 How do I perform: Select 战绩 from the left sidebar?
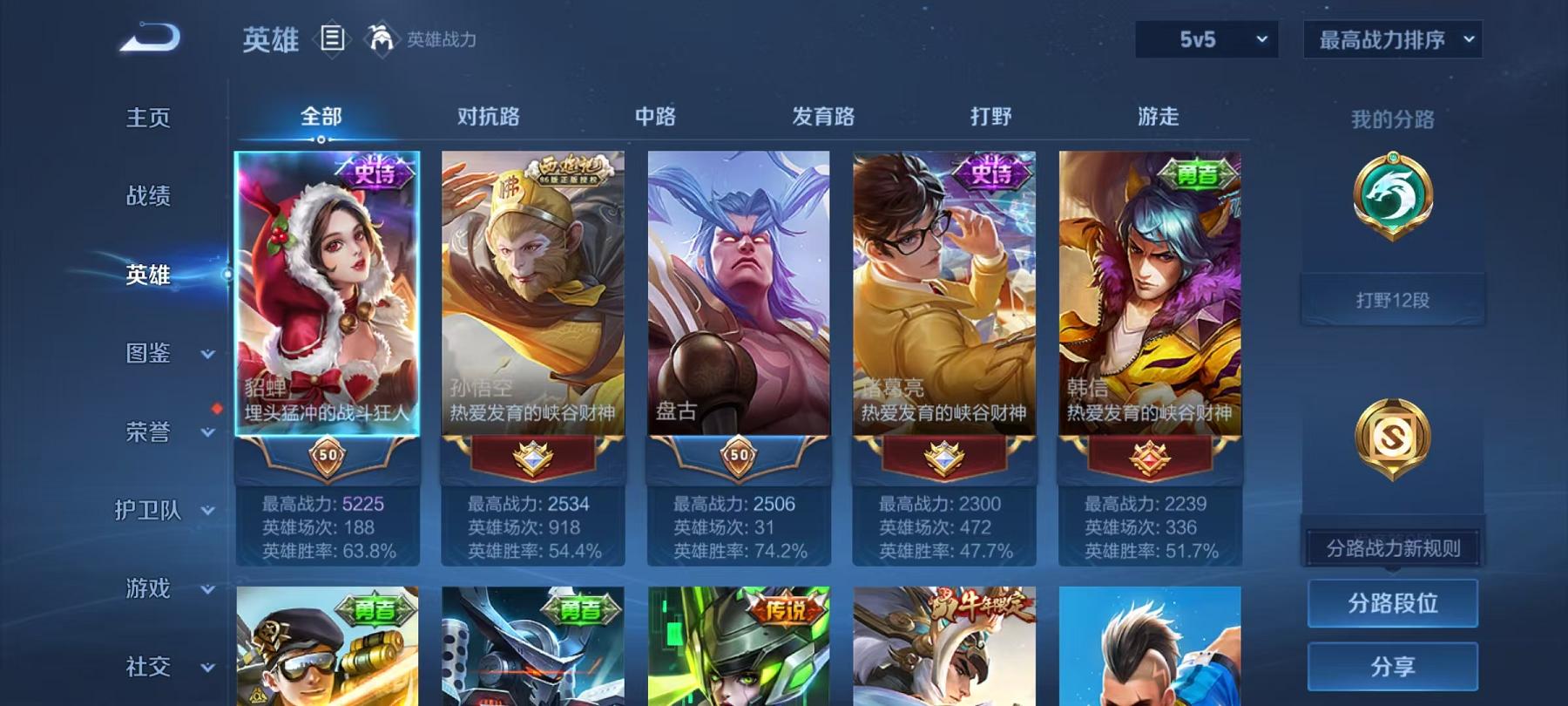pyautogui.click(x=145, y=196)
